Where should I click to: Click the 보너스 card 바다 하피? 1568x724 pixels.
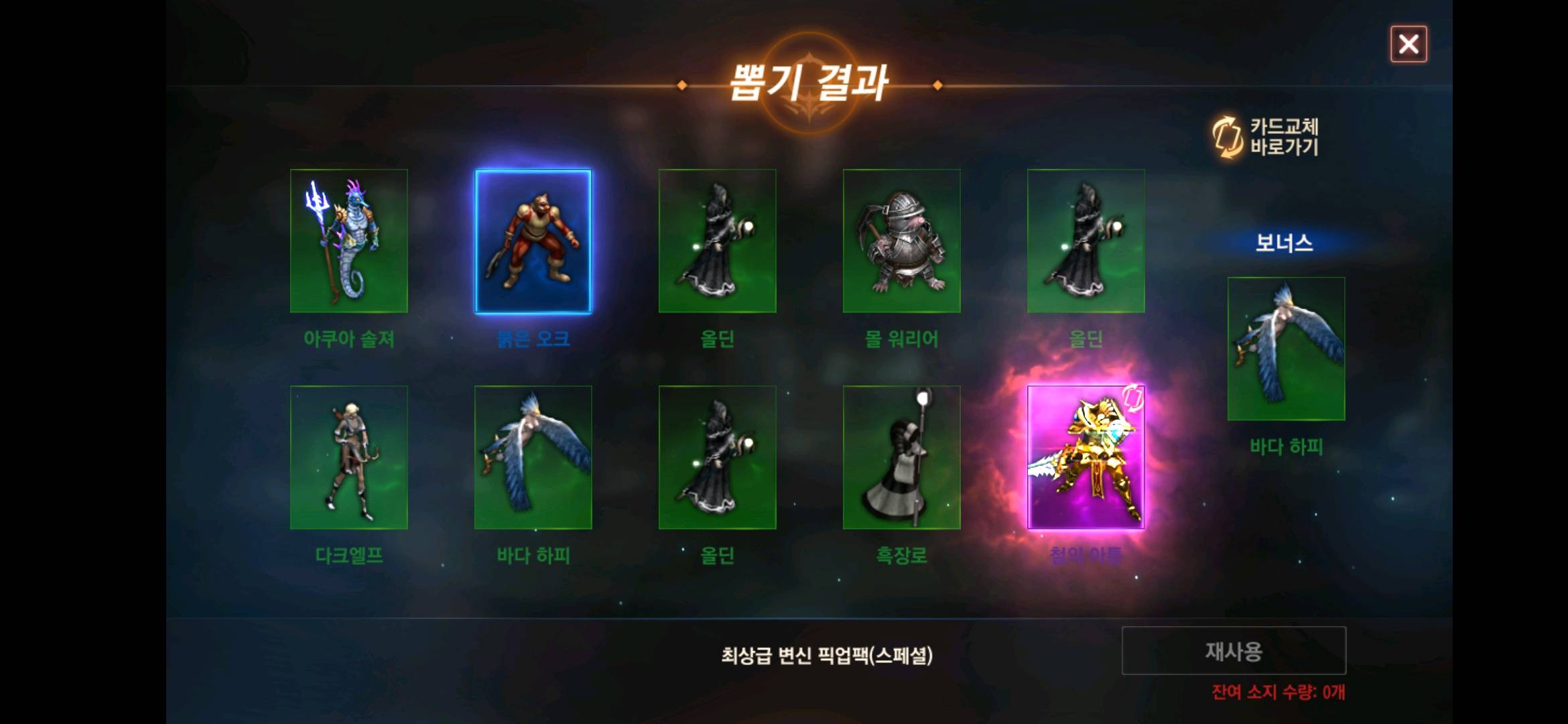pos(1287,349)
